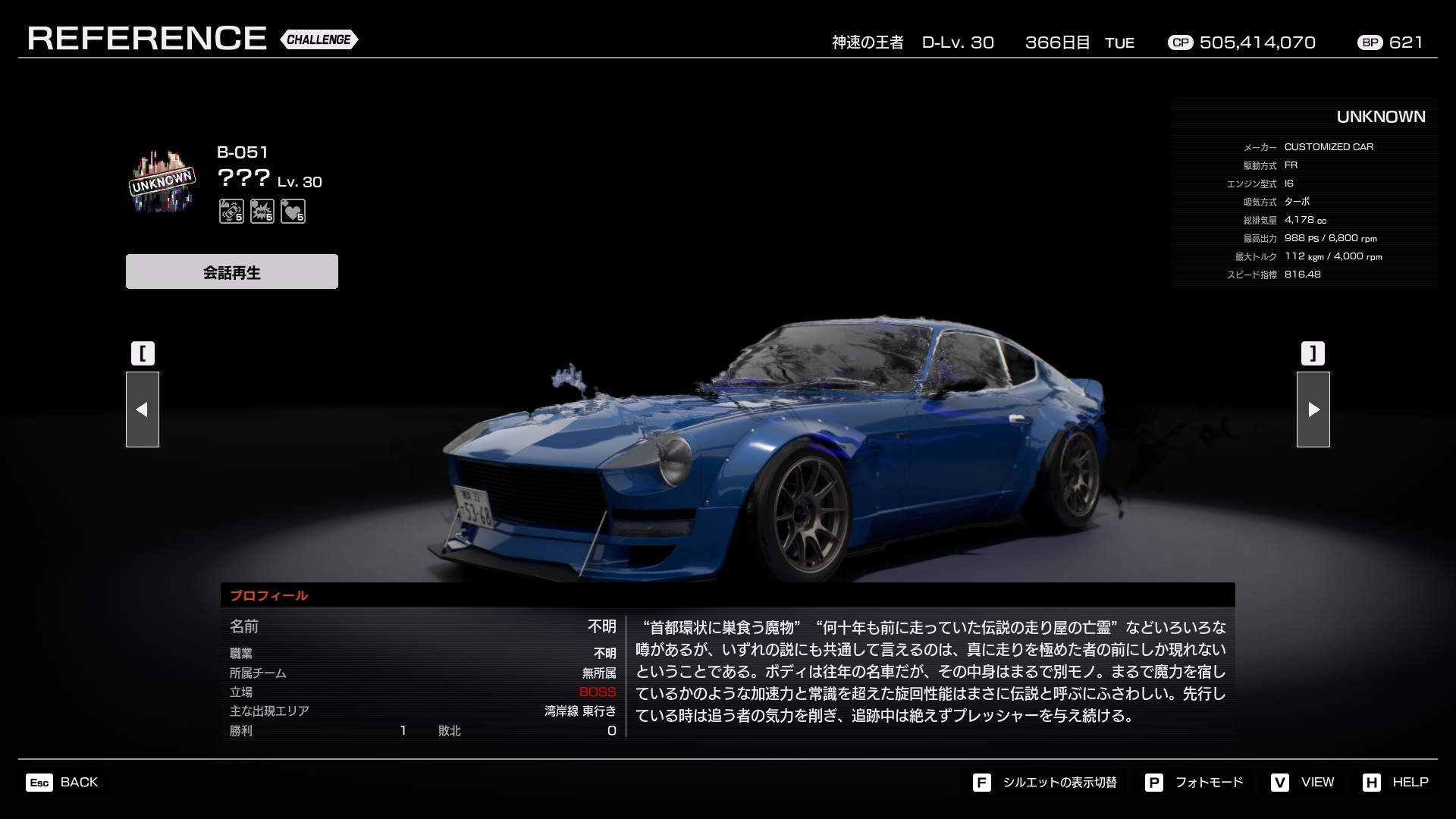
Task: Enter photo mode (フォトモード)
Action: coord(1194,782)
